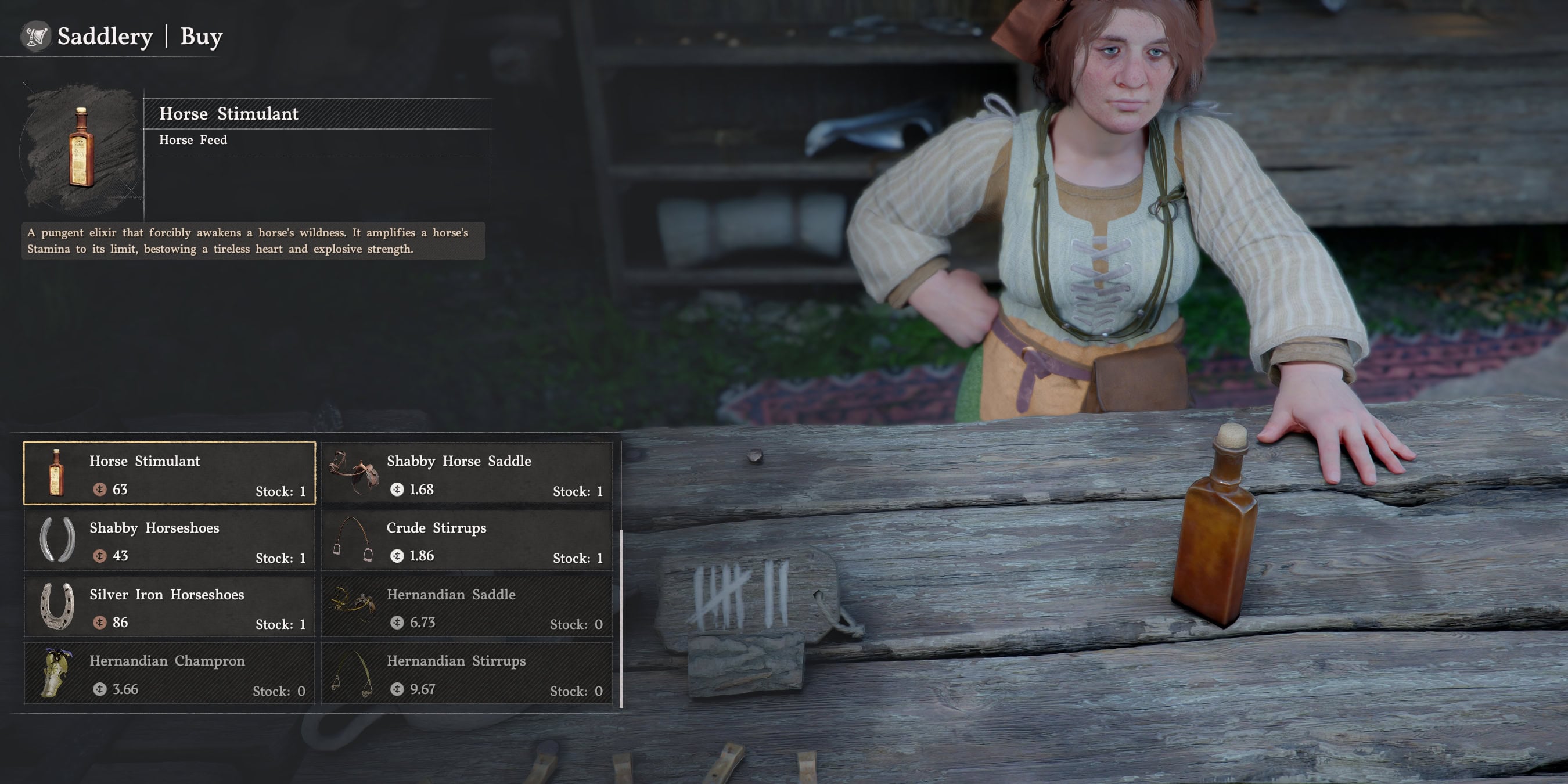Click the Crude Stirrups icon
This screenshot has height=784, width=1568.
coord(353,541)
